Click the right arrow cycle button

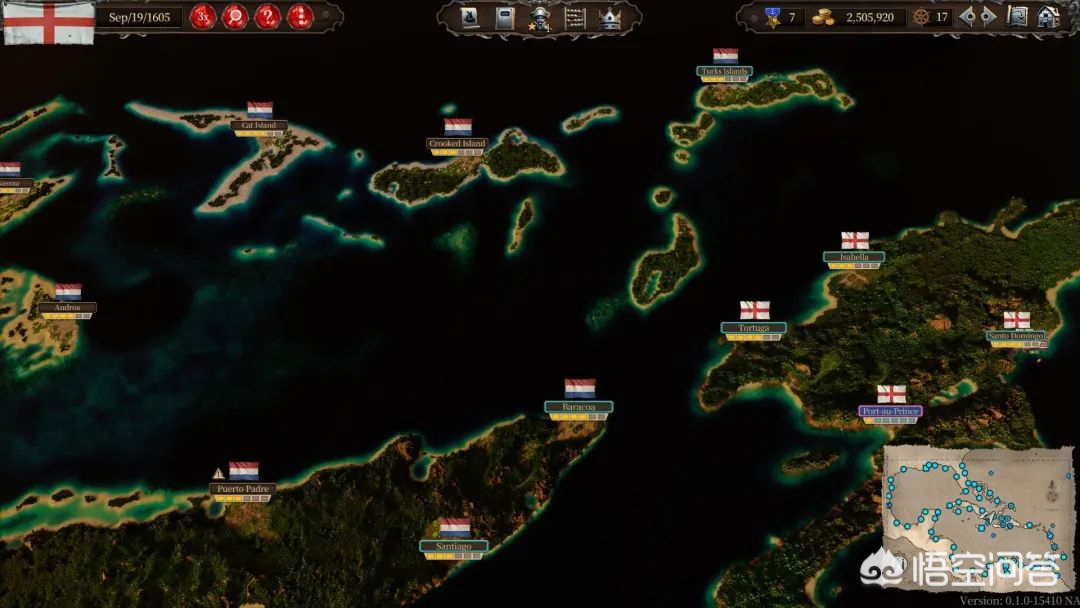(988, 17)
